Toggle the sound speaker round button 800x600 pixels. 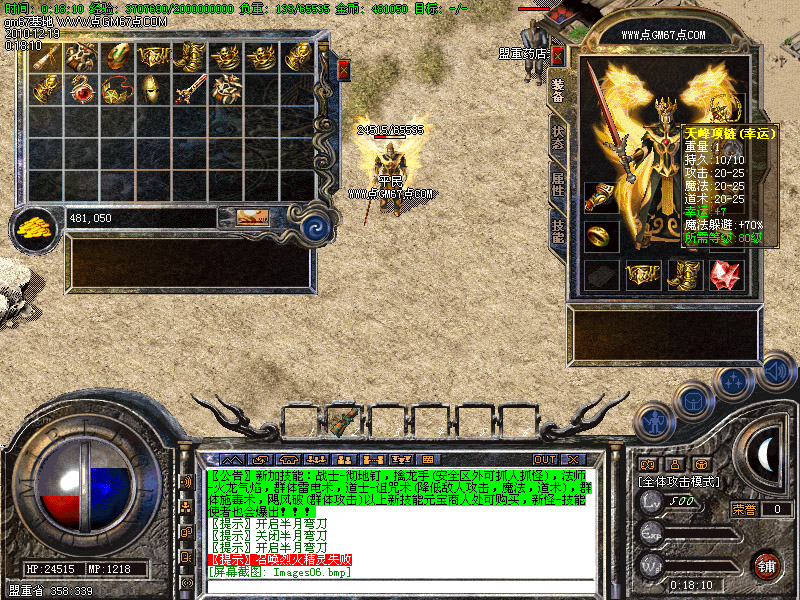[x=775, y=373]
